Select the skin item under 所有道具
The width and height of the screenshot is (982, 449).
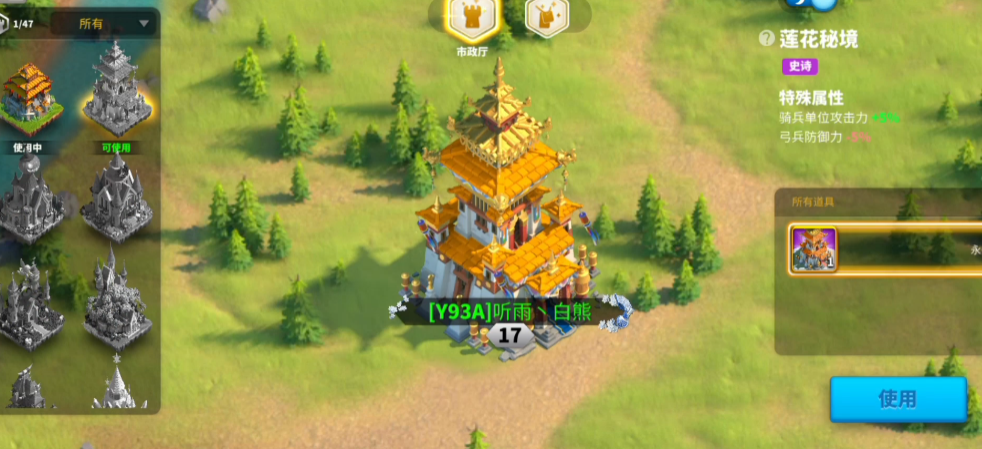[814, 249]
